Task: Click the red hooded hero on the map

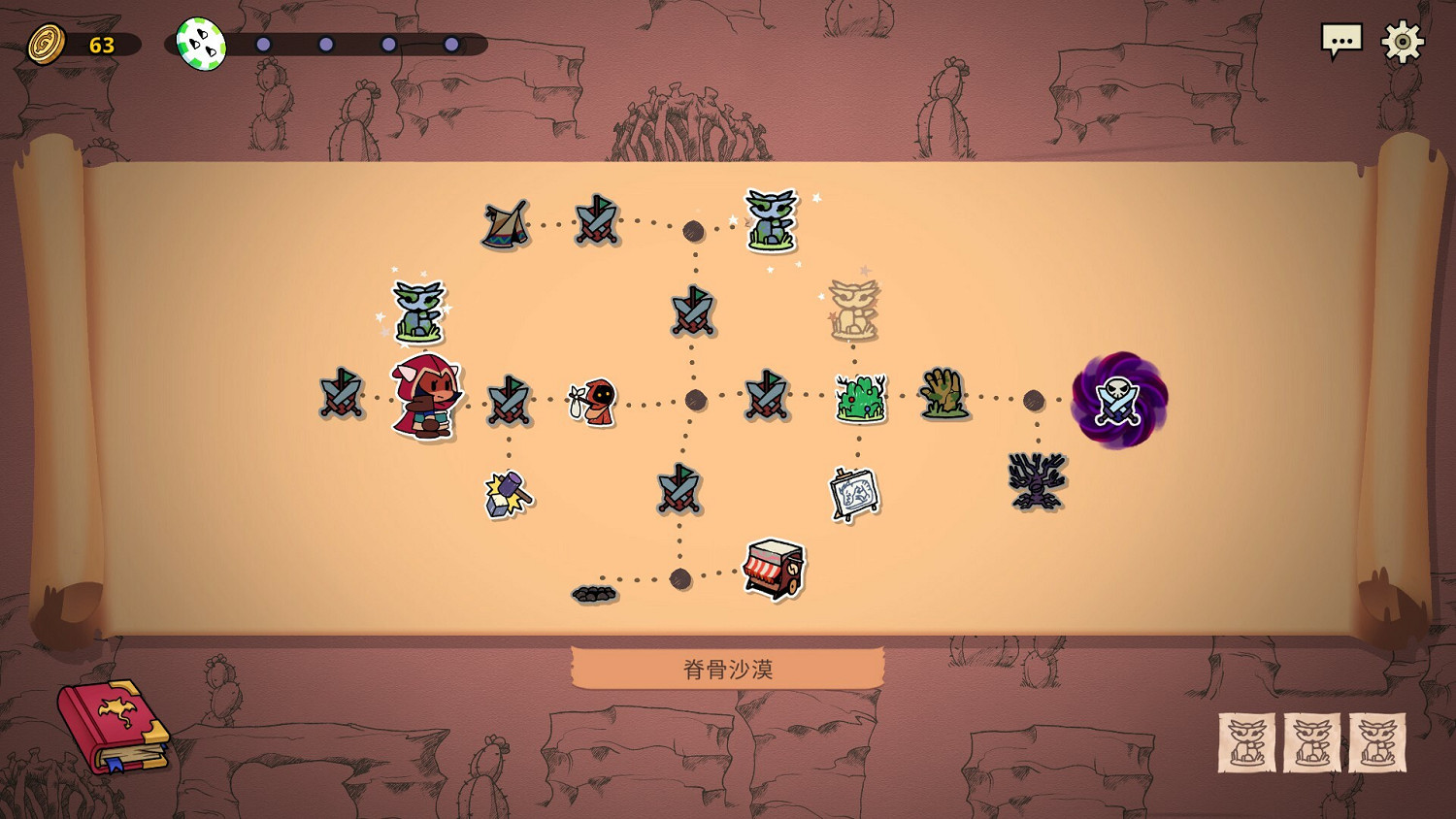Action: 424,398
